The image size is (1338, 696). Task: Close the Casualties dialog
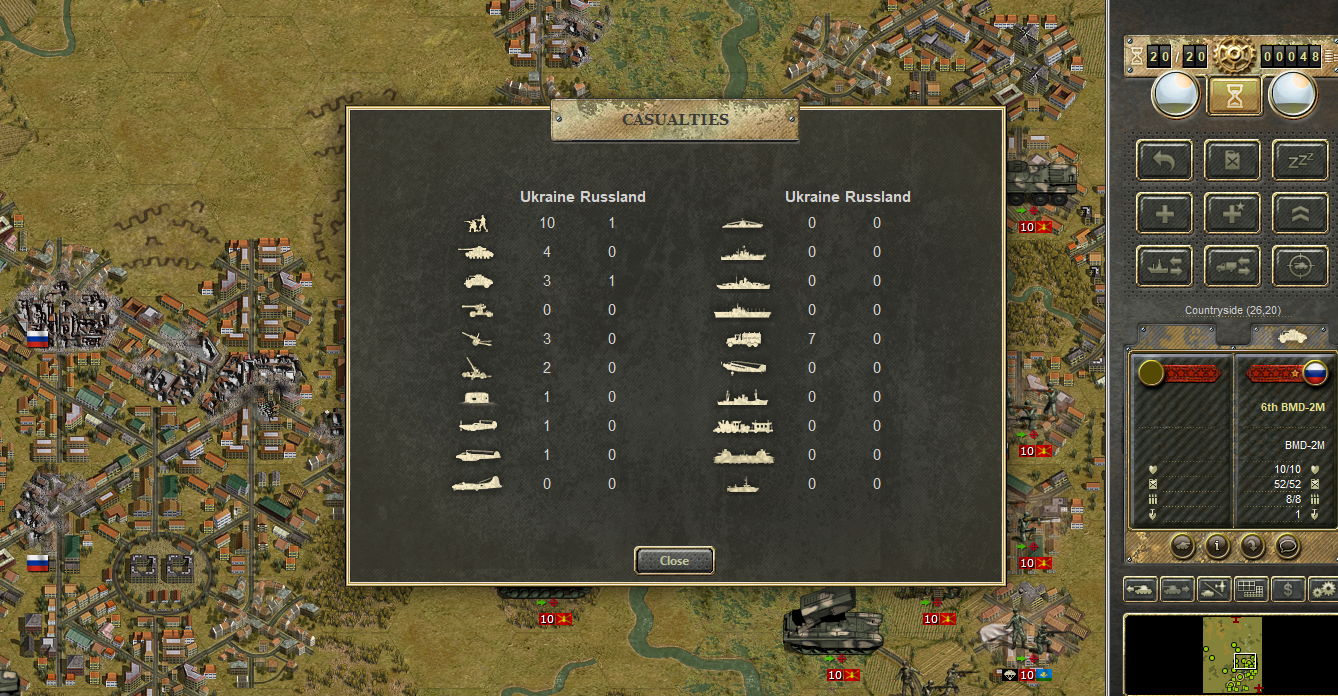pyautogui.click(x=674, y=561)
